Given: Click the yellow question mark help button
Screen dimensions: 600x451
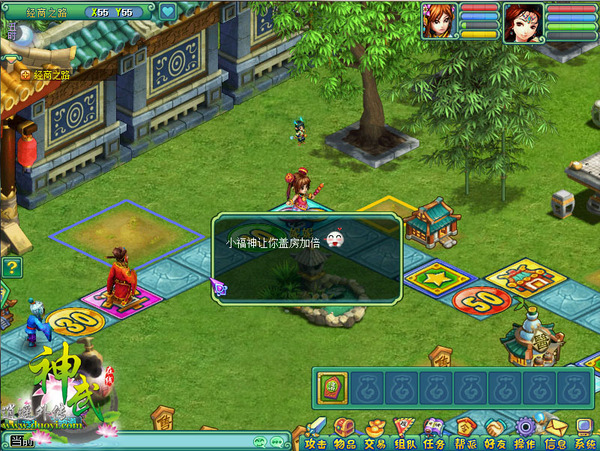Looking at the screenshot, I should (x=11, y=267).
